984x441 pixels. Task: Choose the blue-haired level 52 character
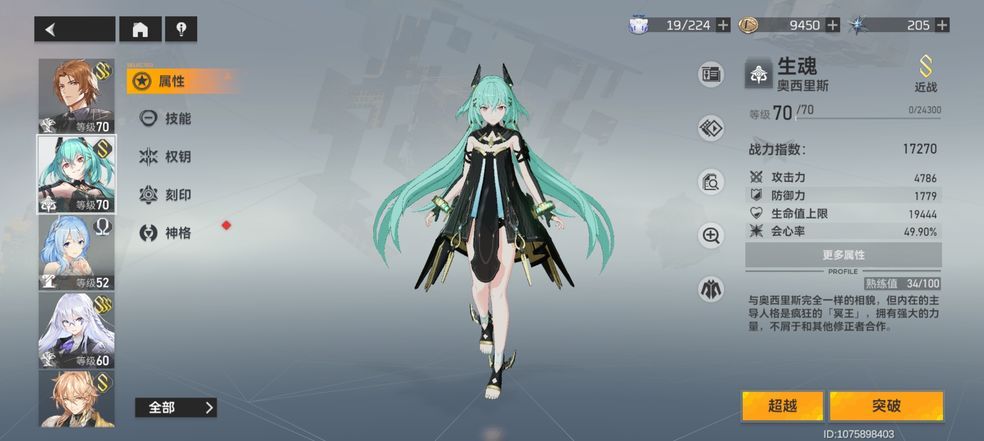pos(75,252)
